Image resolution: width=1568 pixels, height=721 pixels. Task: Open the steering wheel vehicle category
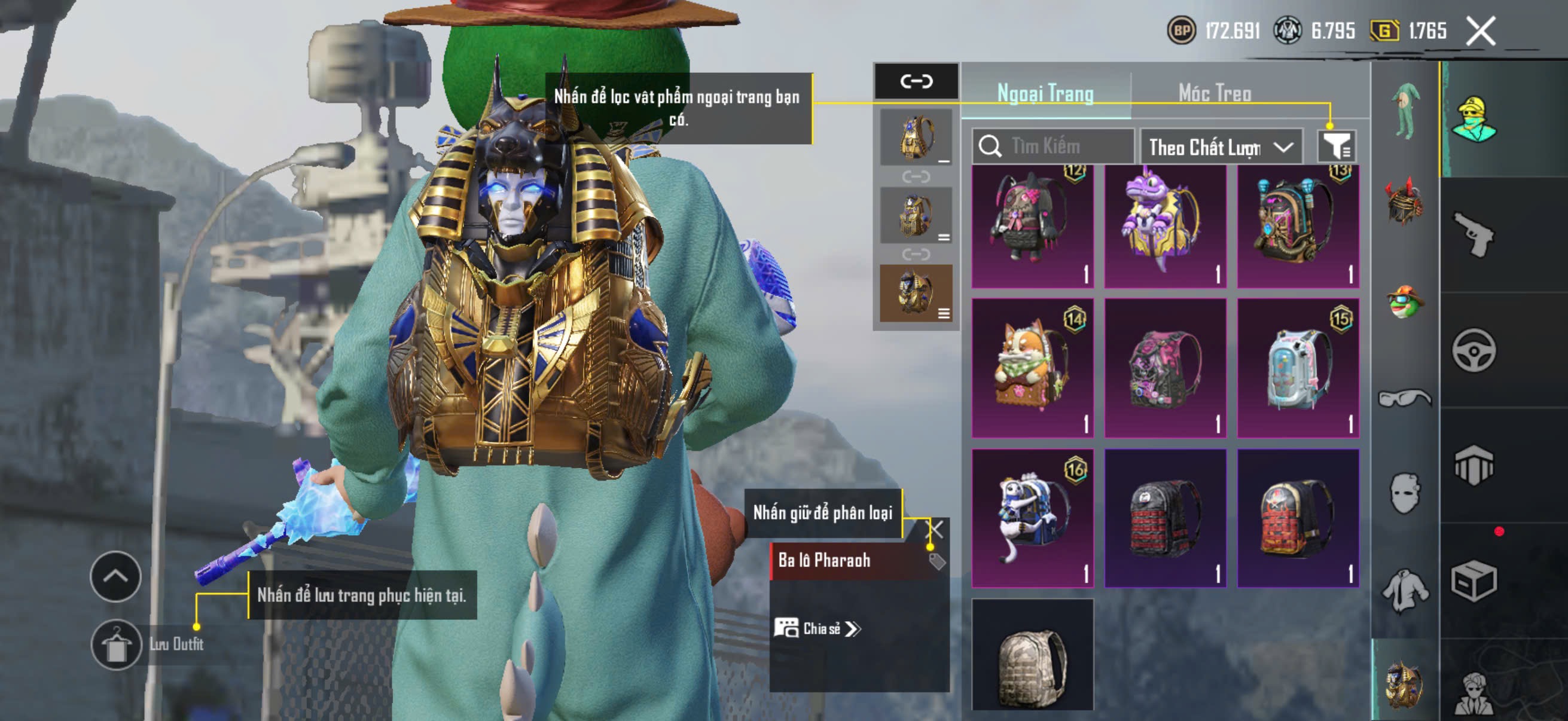(x=1473, y=350)
